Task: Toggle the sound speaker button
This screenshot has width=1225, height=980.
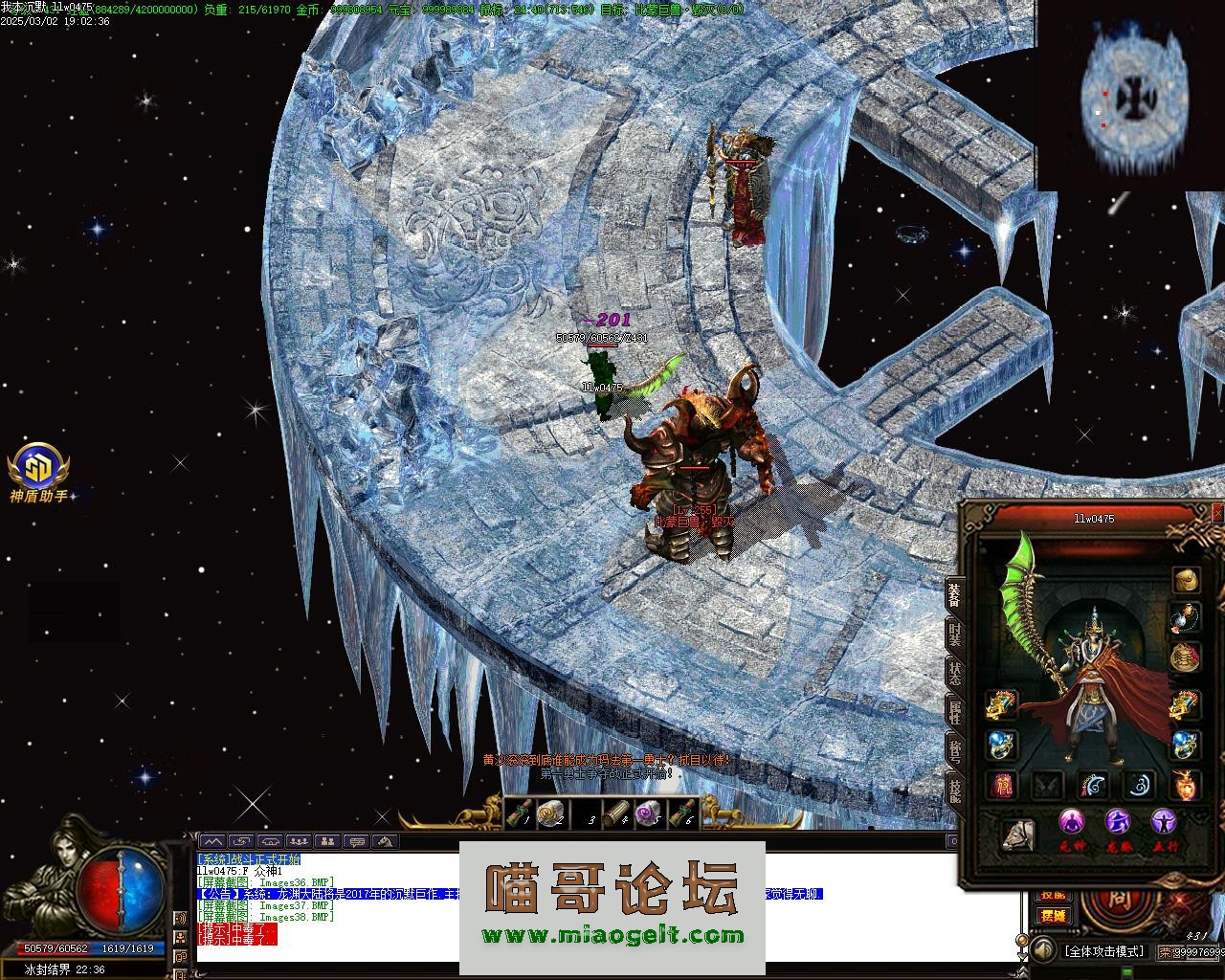Action: pos(1042,950)
